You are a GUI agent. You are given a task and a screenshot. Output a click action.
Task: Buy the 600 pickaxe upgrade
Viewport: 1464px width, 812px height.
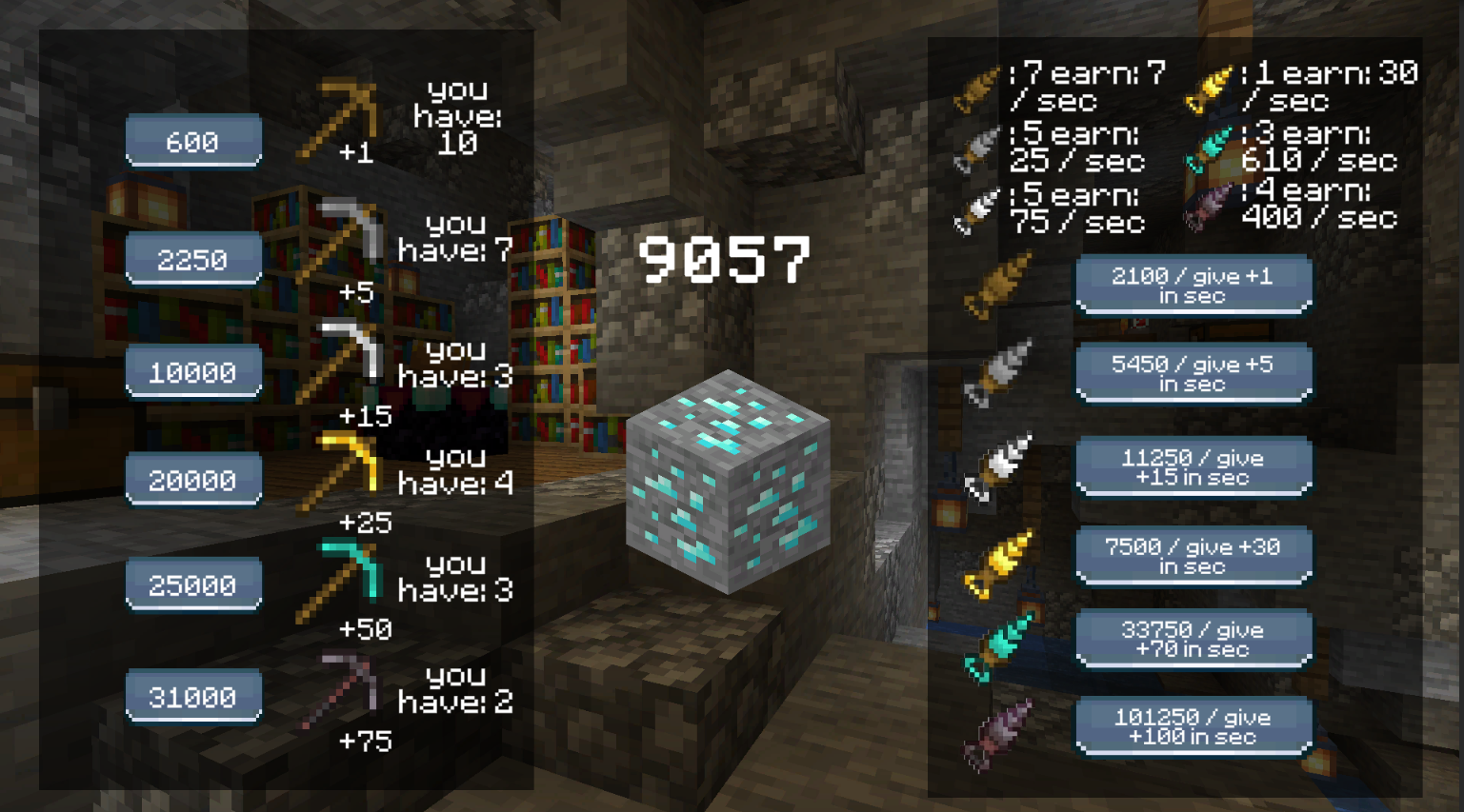pos(192,140)
